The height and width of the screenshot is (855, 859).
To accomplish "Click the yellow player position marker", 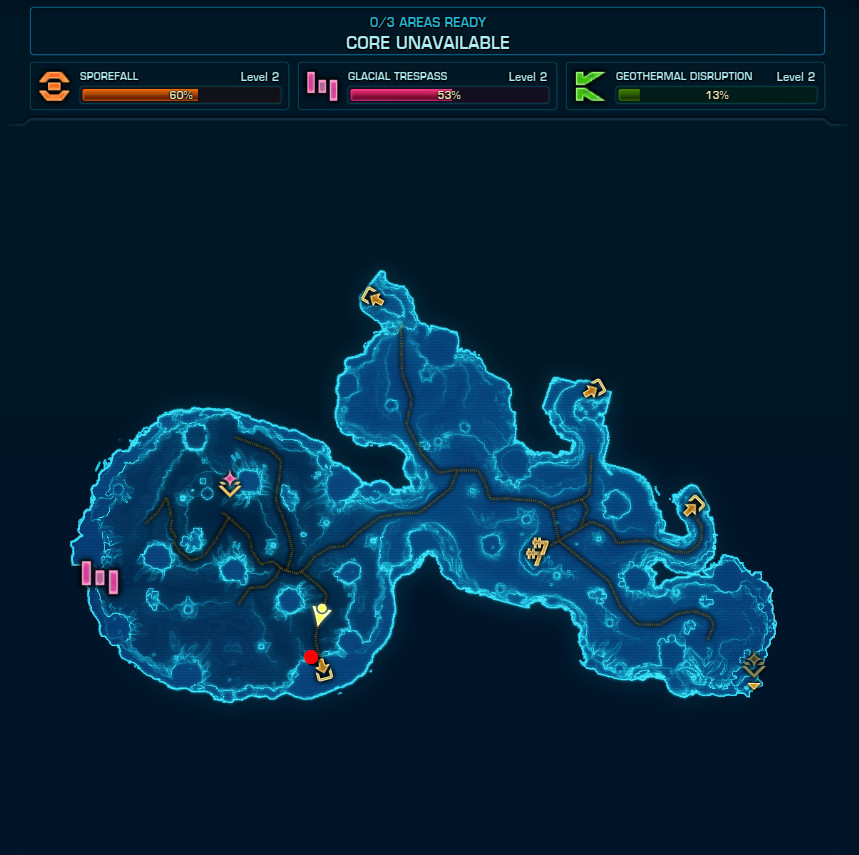I will [x=320, y=614].
